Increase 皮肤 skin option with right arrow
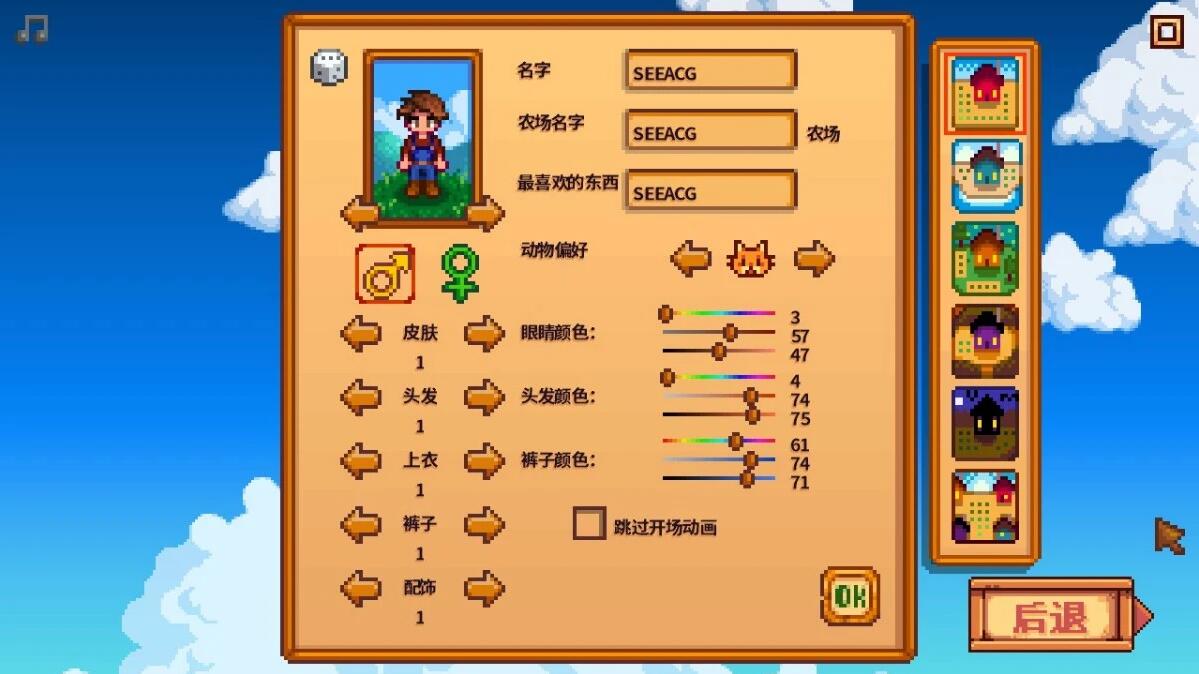1199x674 pixels. [484, 333]
